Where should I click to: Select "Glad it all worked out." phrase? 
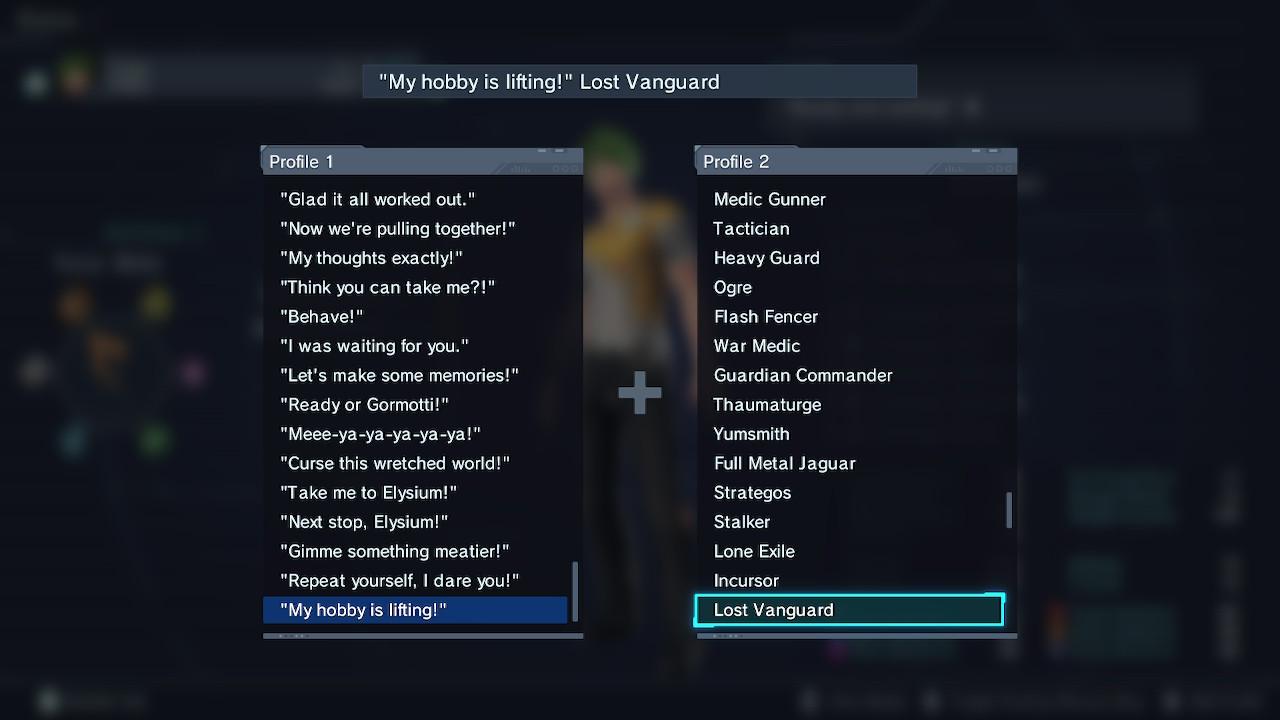point(377,199)
